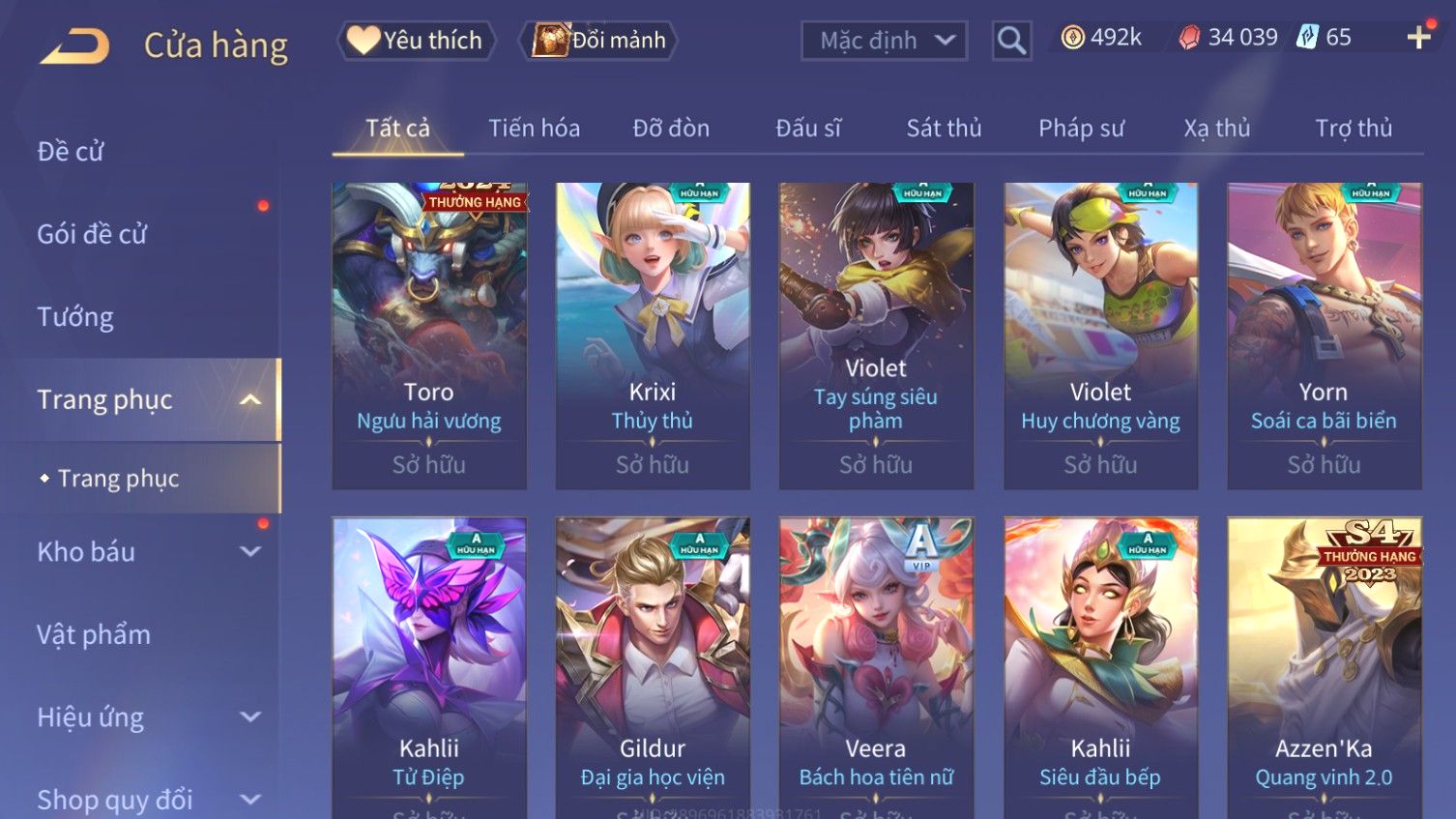This screenshot has width=1456, height=819.
Task: Show the Đấu sĩ skins tab
Action: (808, 129)
